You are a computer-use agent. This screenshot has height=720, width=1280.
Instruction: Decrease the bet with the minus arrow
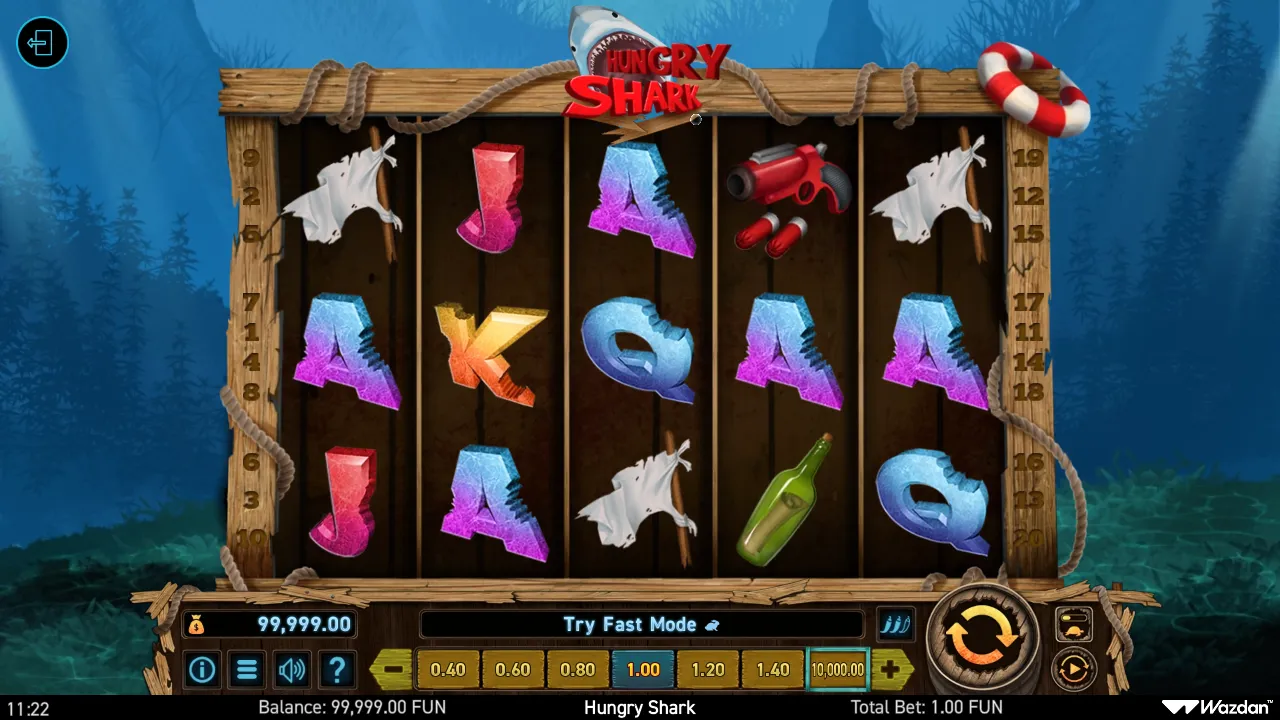tap(393, 669)
